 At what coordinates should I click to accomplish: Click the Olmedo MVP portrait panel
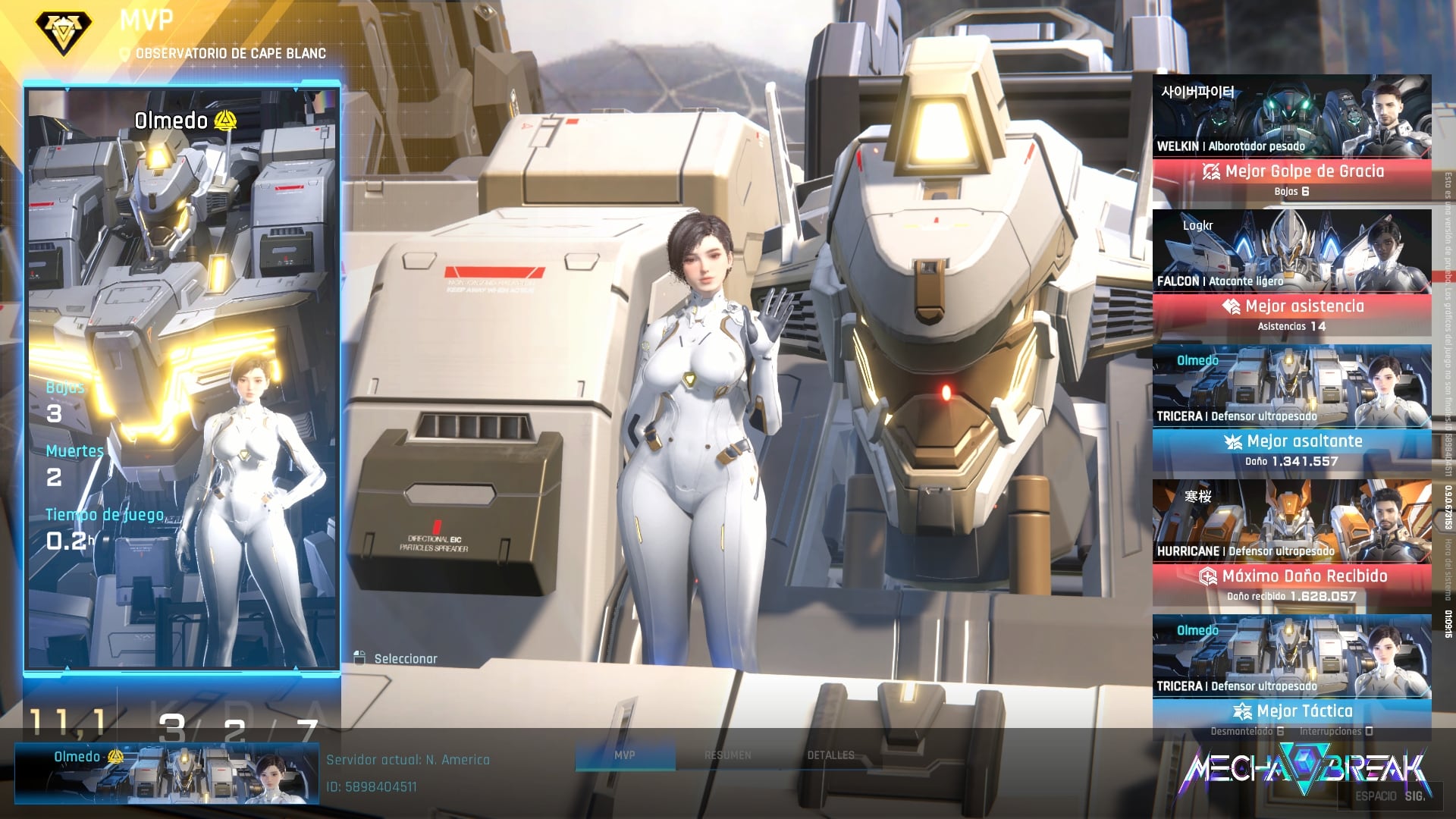(x=182, y=377)
